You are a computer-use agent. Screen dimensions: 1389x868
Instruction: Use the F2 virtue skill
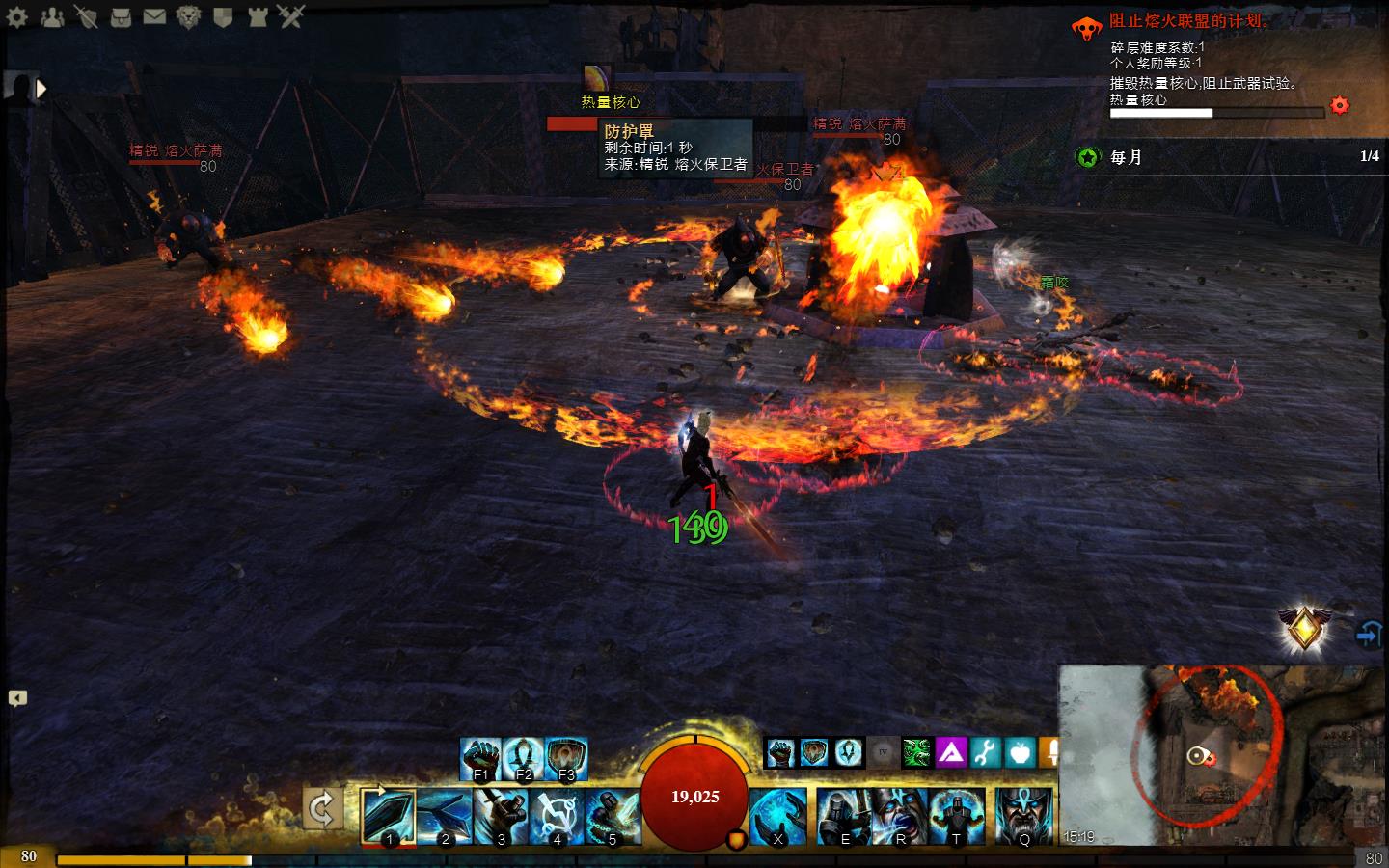click(524, 758)
